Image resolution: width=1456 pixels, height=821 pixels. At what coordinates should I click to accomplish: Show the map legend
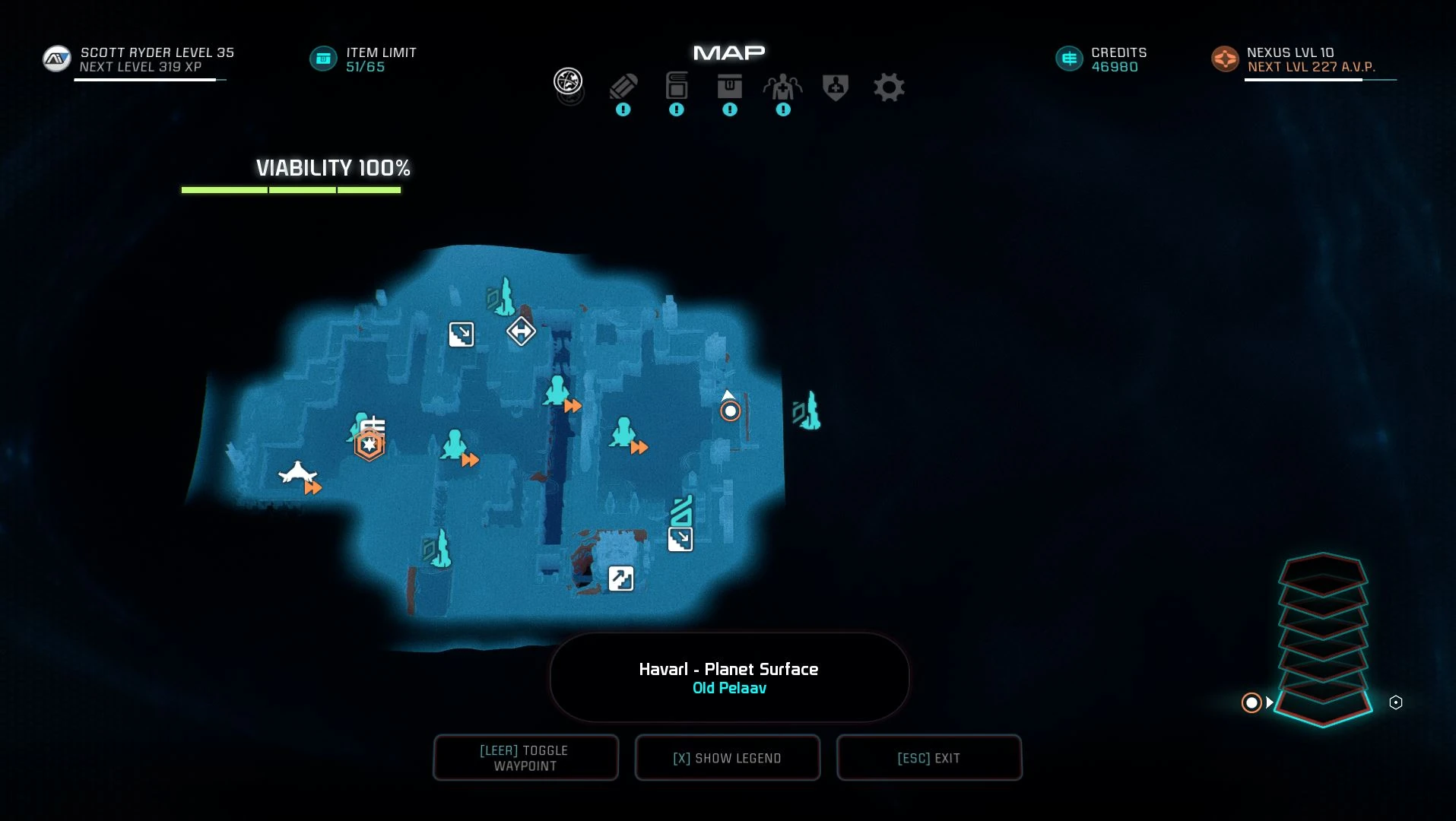pyautogui.click(x=727, y=758)
